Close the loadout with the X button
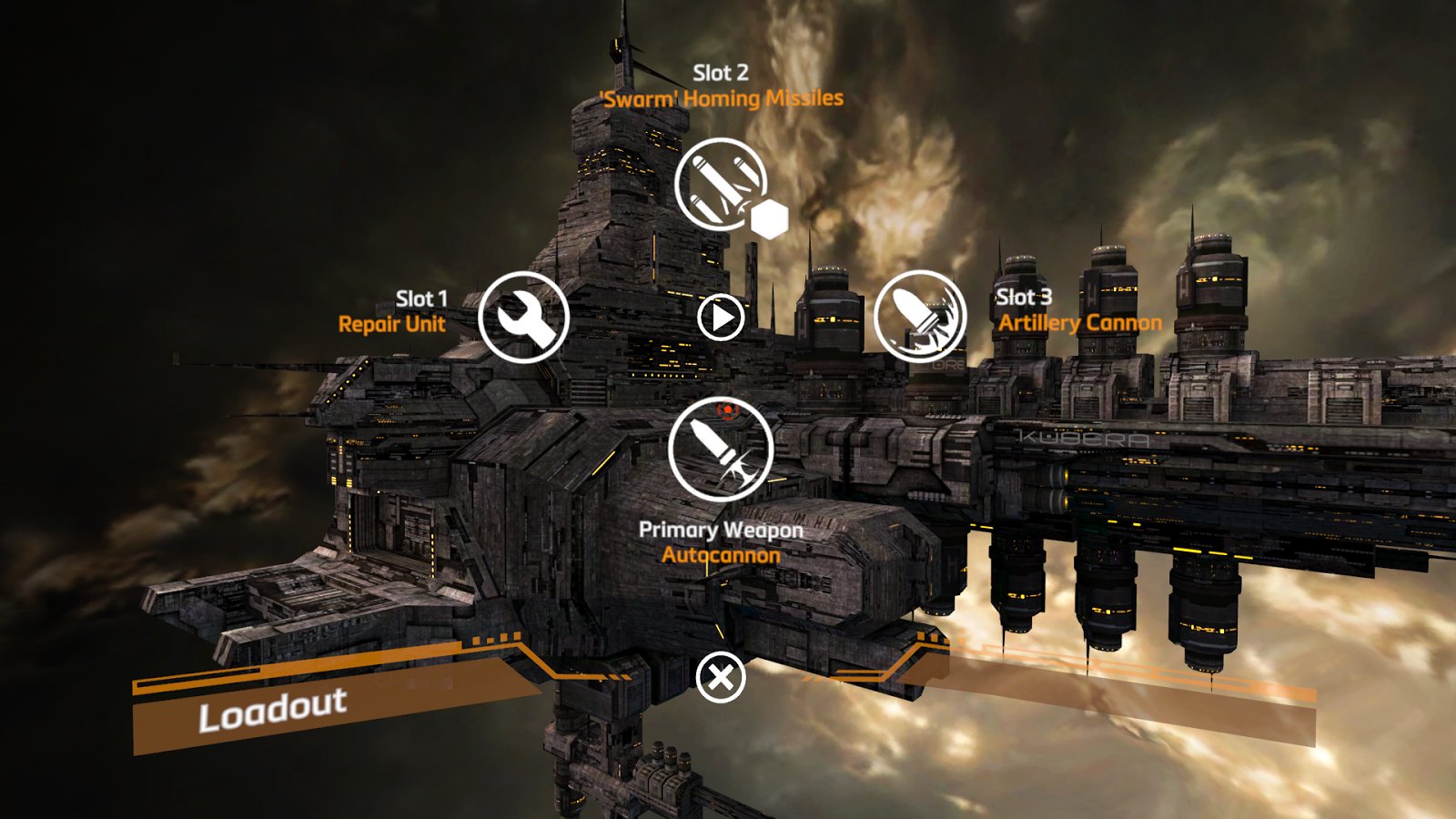The width and height of the screenshot is (1456, 819). 721,678
